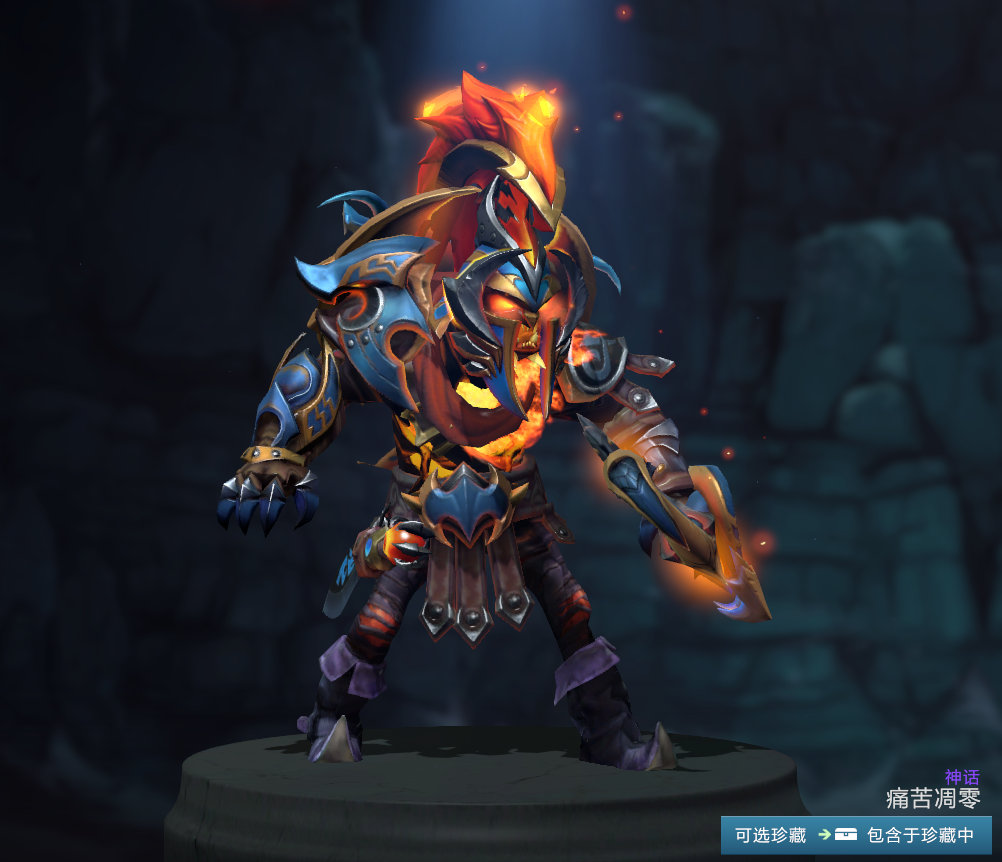
Task: Open the 可选珍藏 treasure button
Action: pos(770,835)
